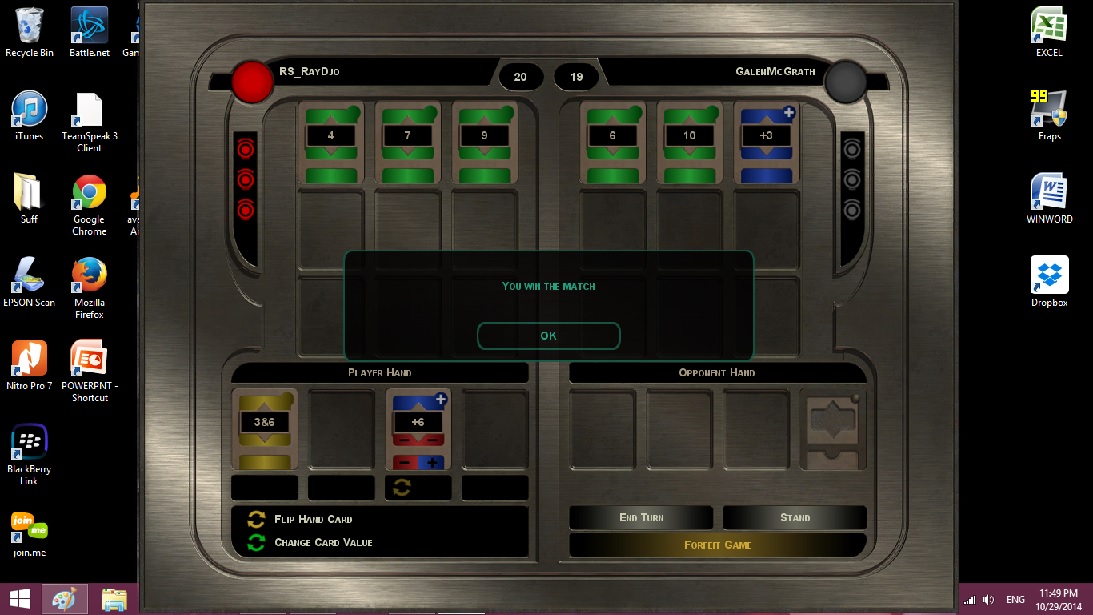Flip the +6 card using its arrows icon
Viewport: 1093px width, 615px height.
[x=402, y=487]
